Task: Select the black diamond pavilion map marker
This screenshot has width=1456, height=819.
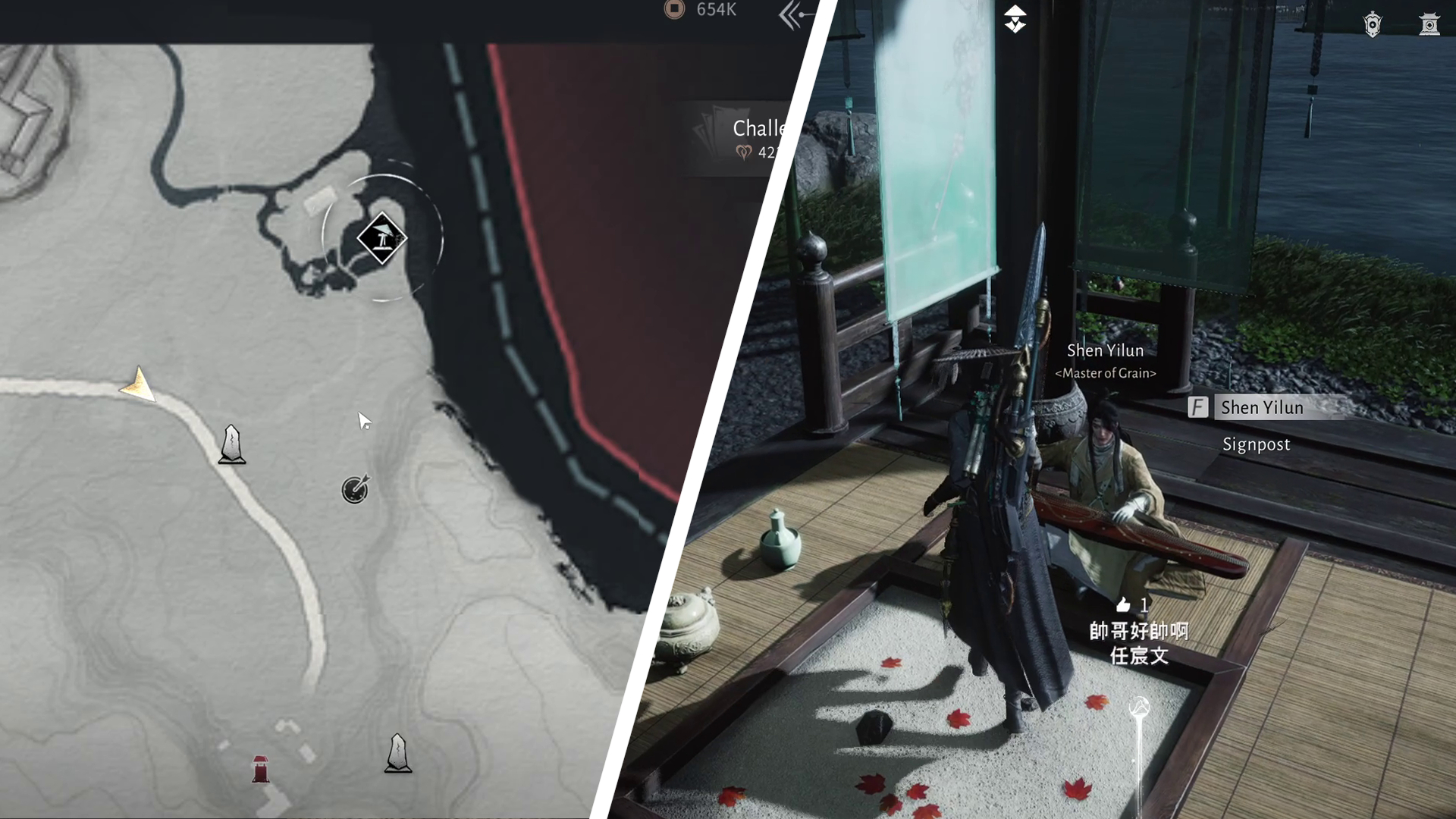Action: pyautogui.click(x=382, y=238)
